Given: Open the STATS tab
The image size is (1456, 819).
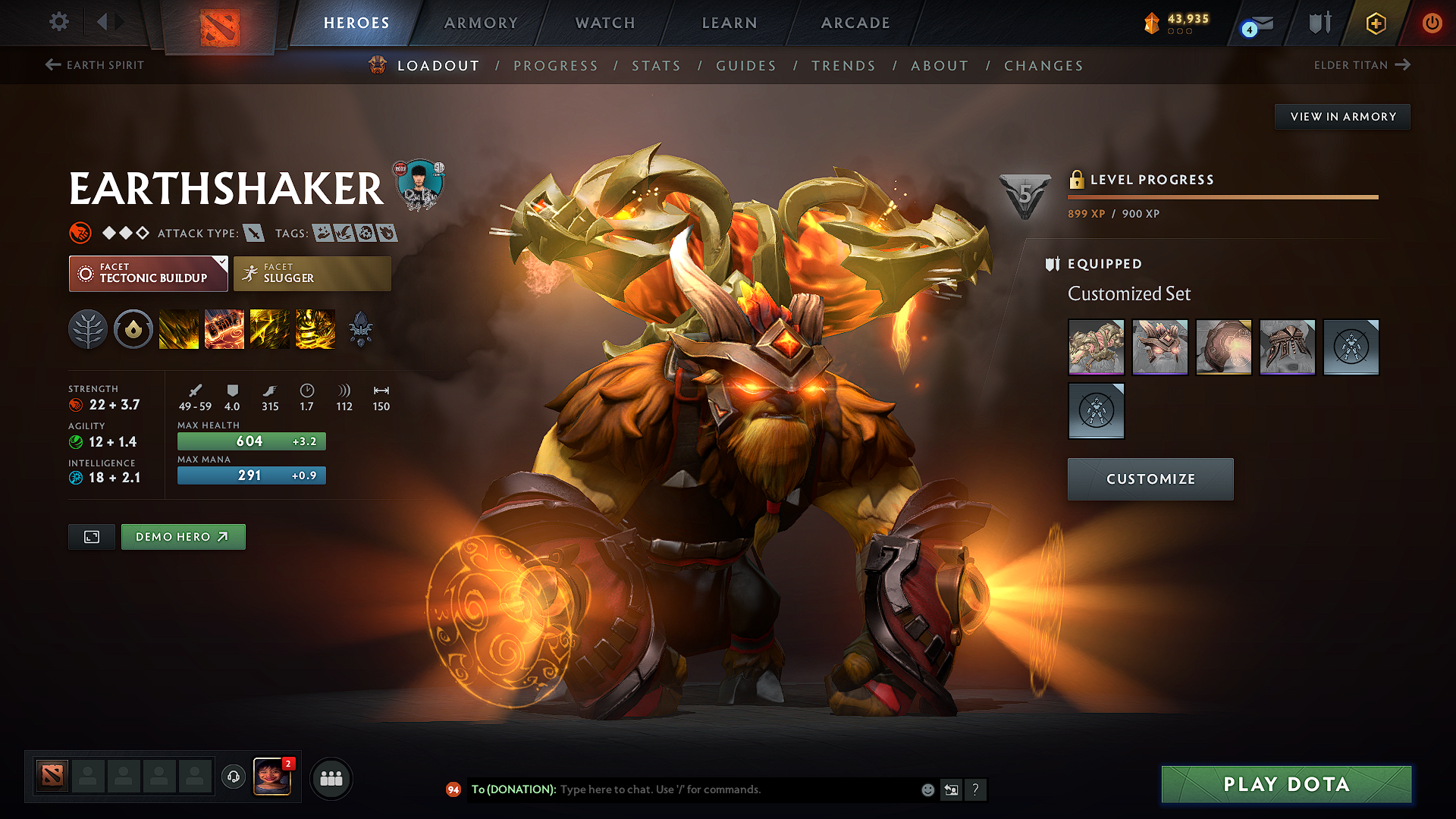Looking at the screenshot, I should tap(656, 66).
